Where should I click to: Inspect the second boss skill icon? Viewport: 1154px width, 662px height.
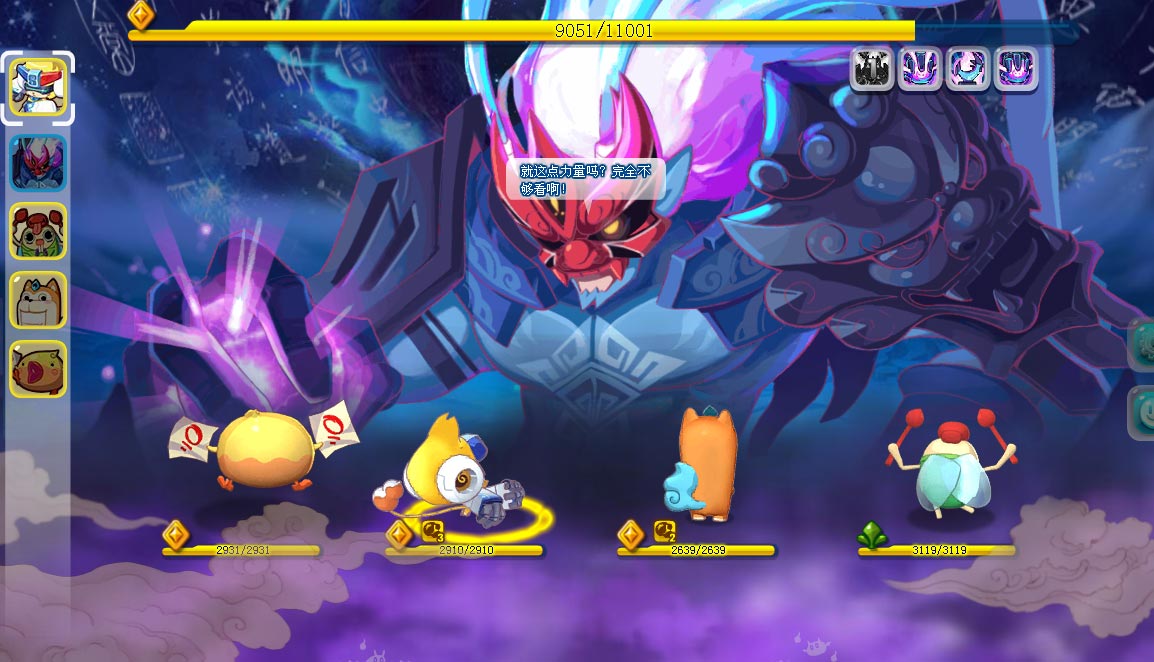click(919, 69)
